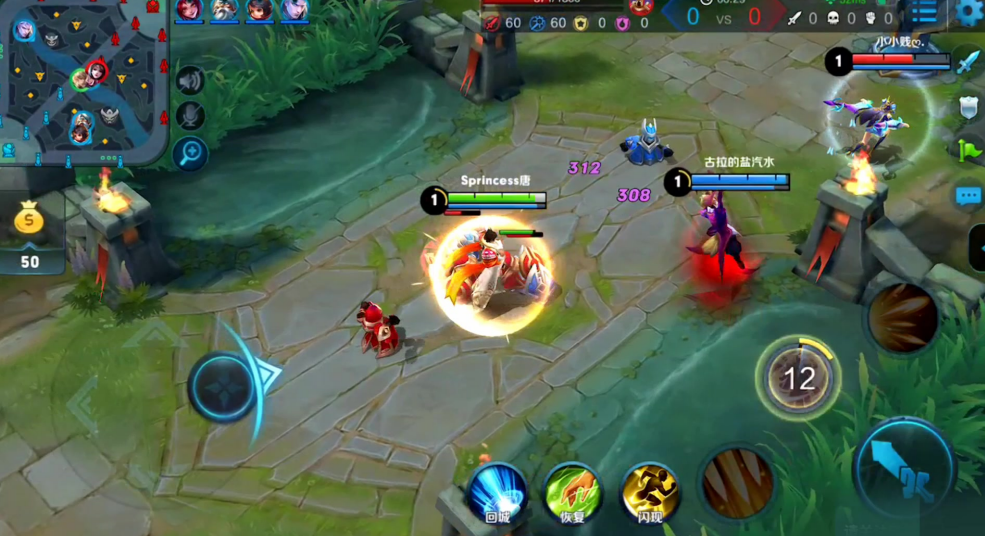Toggle the microphone voice chat icon
Screen dimensions: 985x536
(189, 116)
